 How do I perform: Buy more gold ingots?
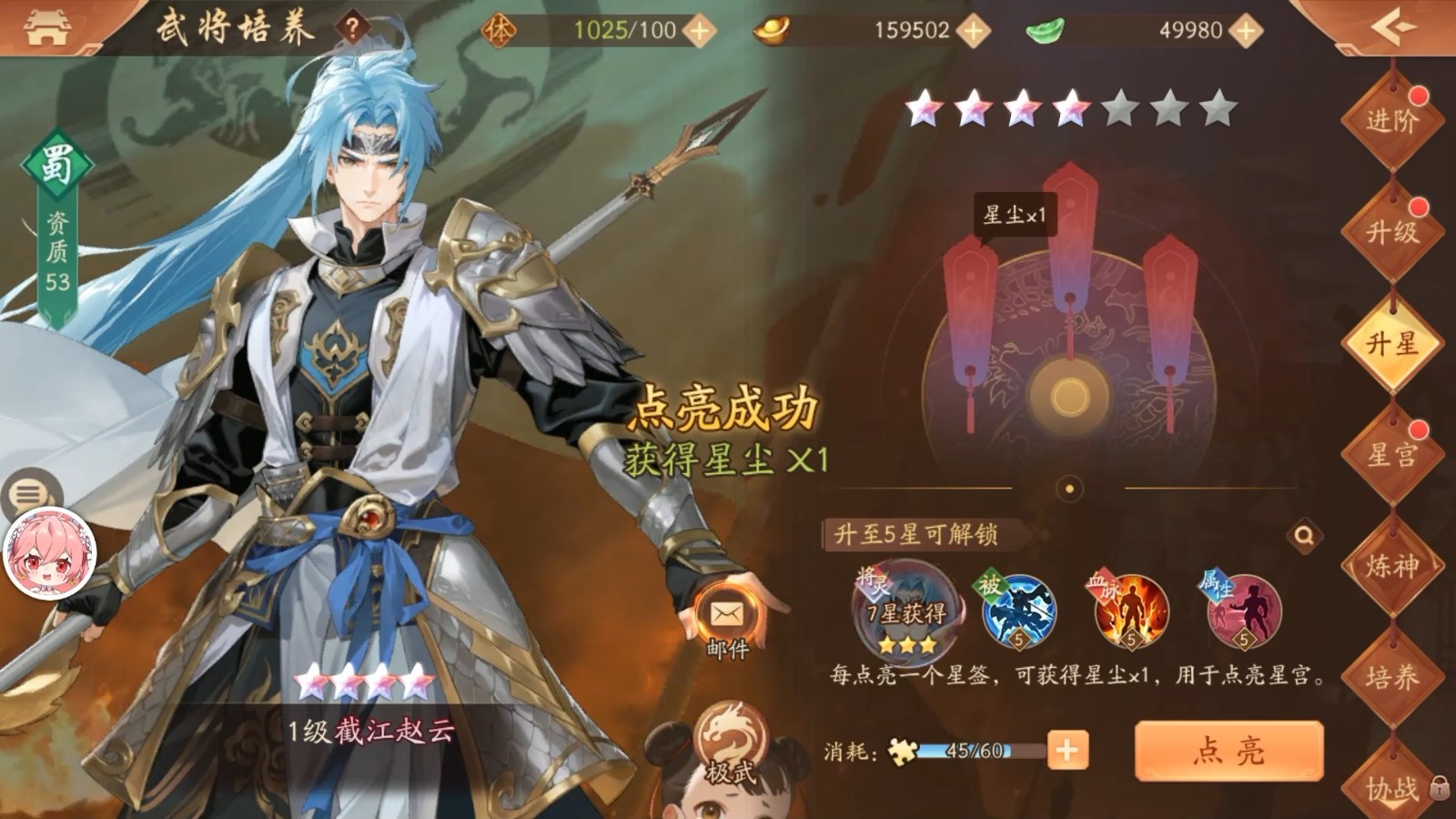pyautogui.click(x=973, y=31)
